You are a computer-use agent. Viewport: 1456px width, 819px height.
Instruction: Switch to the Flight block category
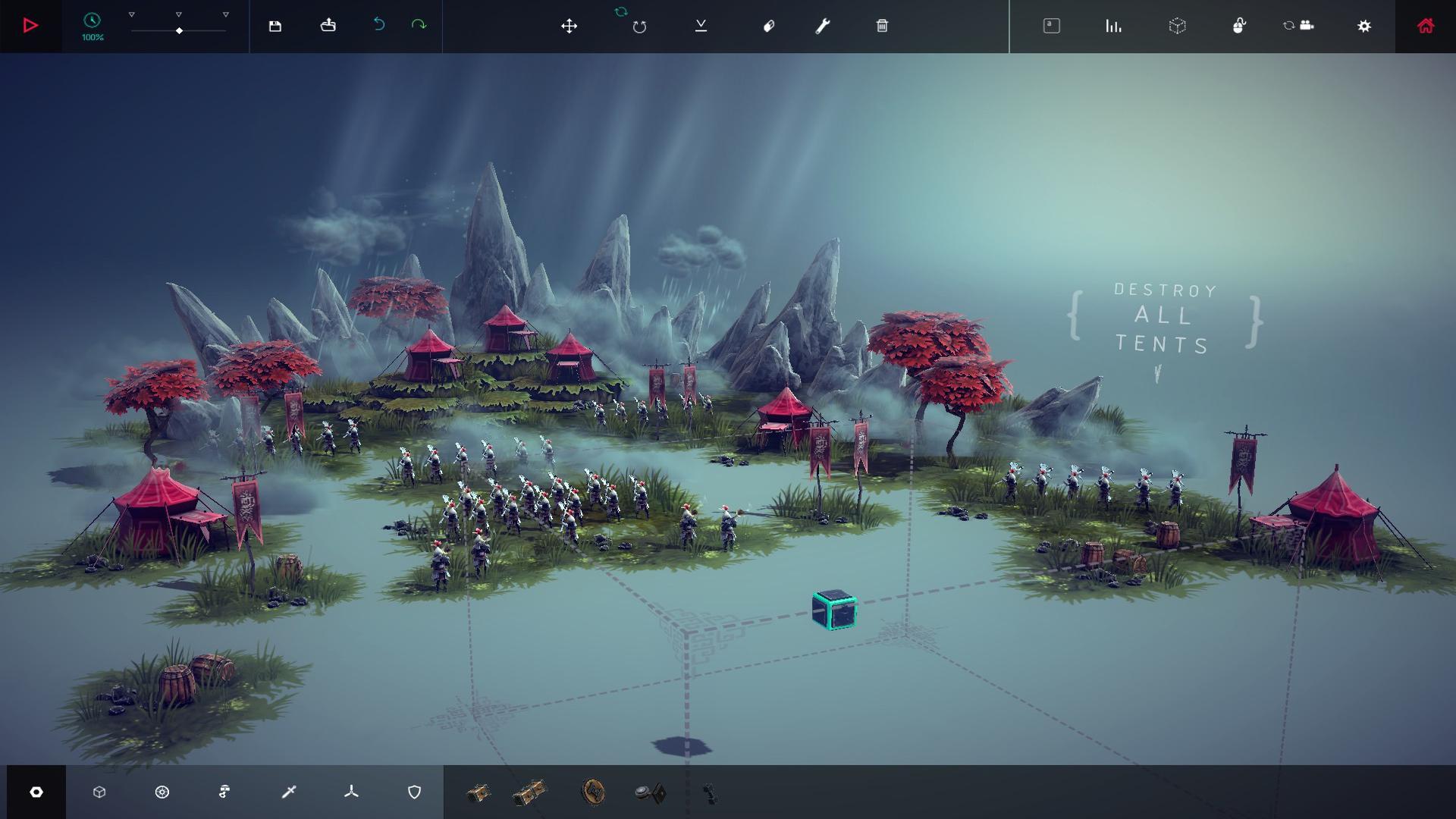(x=352, y=792)
